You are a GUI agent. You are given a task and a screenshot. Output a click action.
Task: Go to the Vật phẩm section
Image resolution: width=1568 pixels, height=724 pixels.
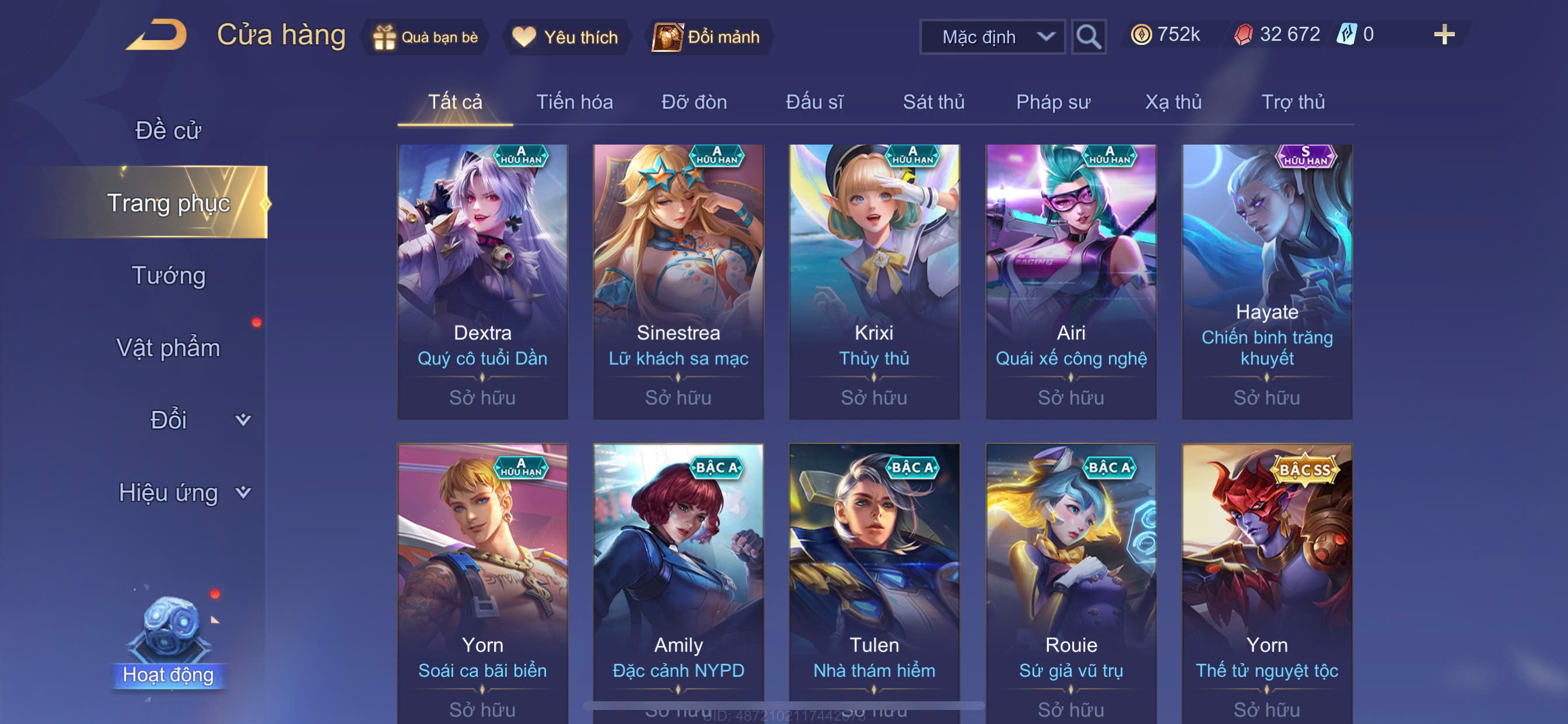[168, 348]
